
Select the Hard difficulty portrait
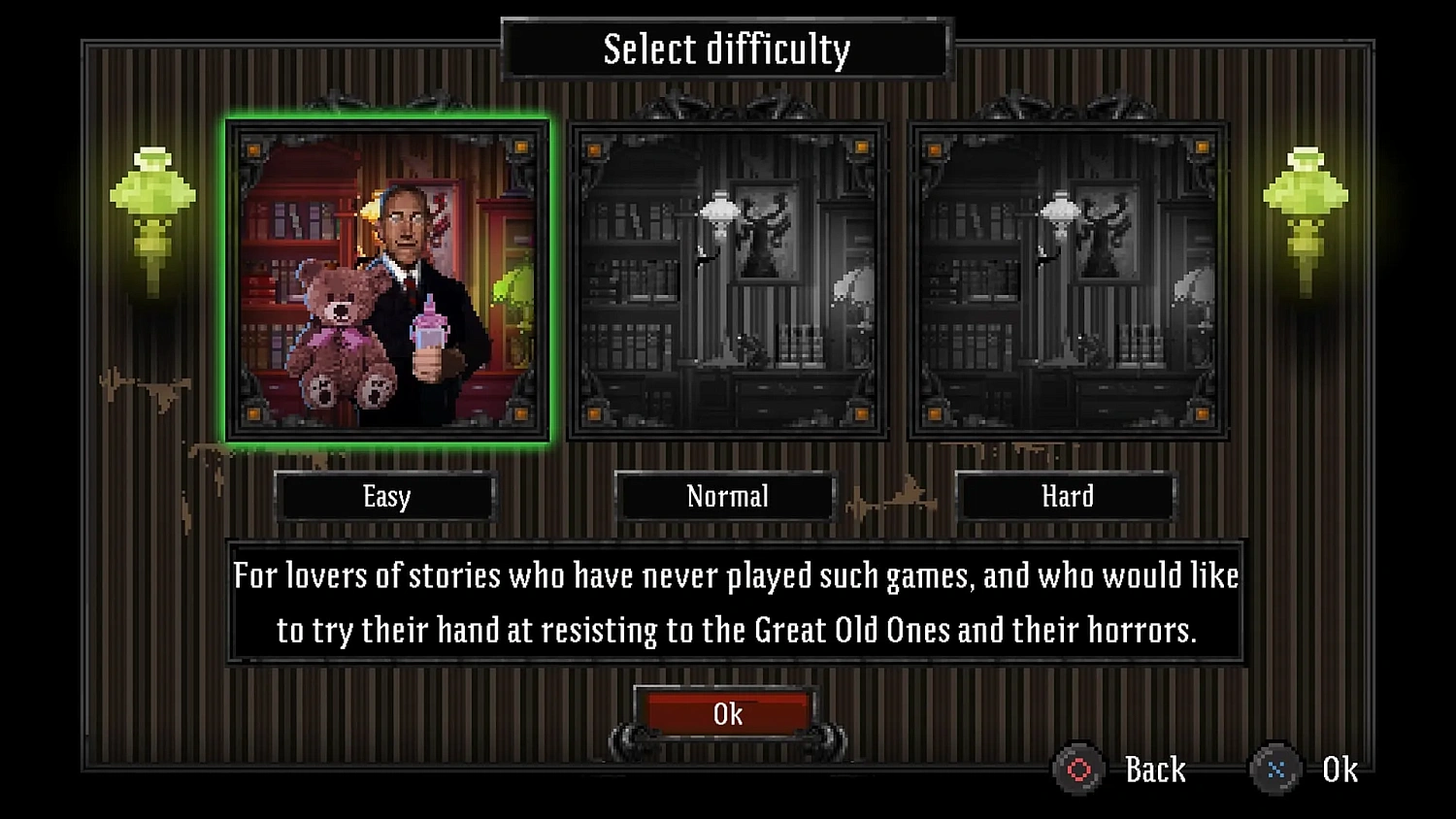point(1066,278)
